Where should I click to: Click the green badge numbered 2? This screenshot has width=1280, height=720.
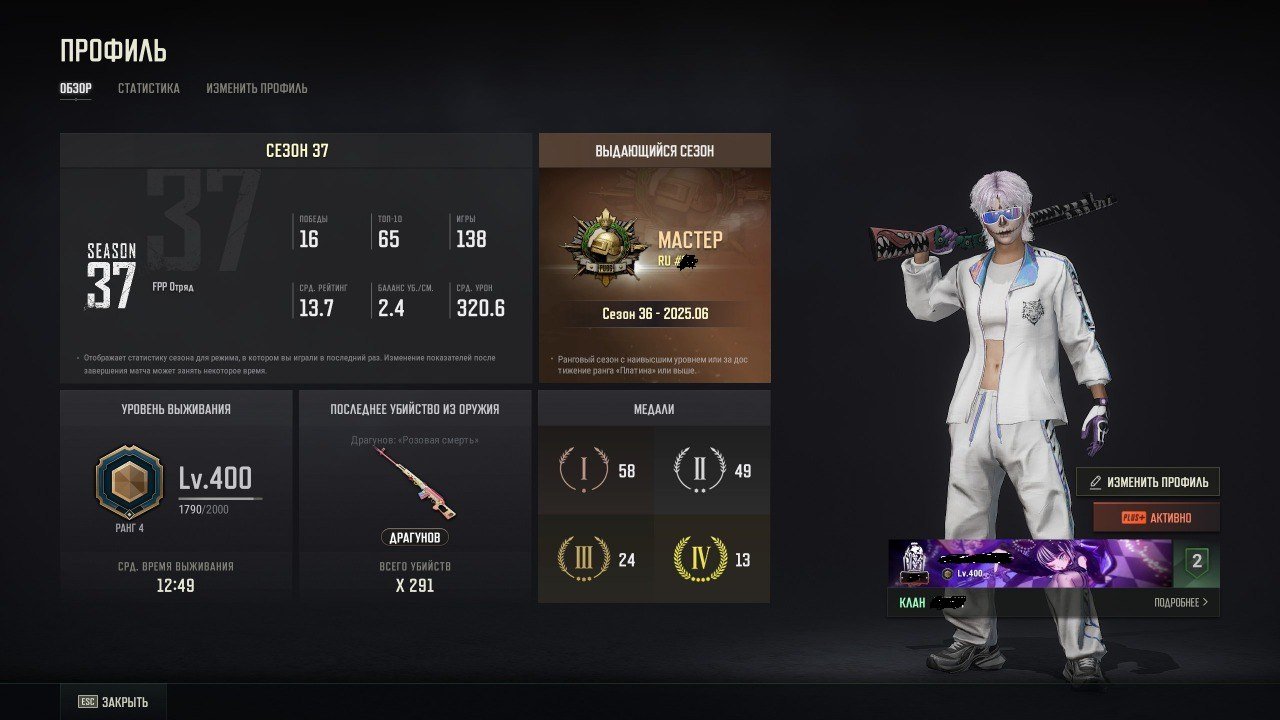tap(1196, 563)
